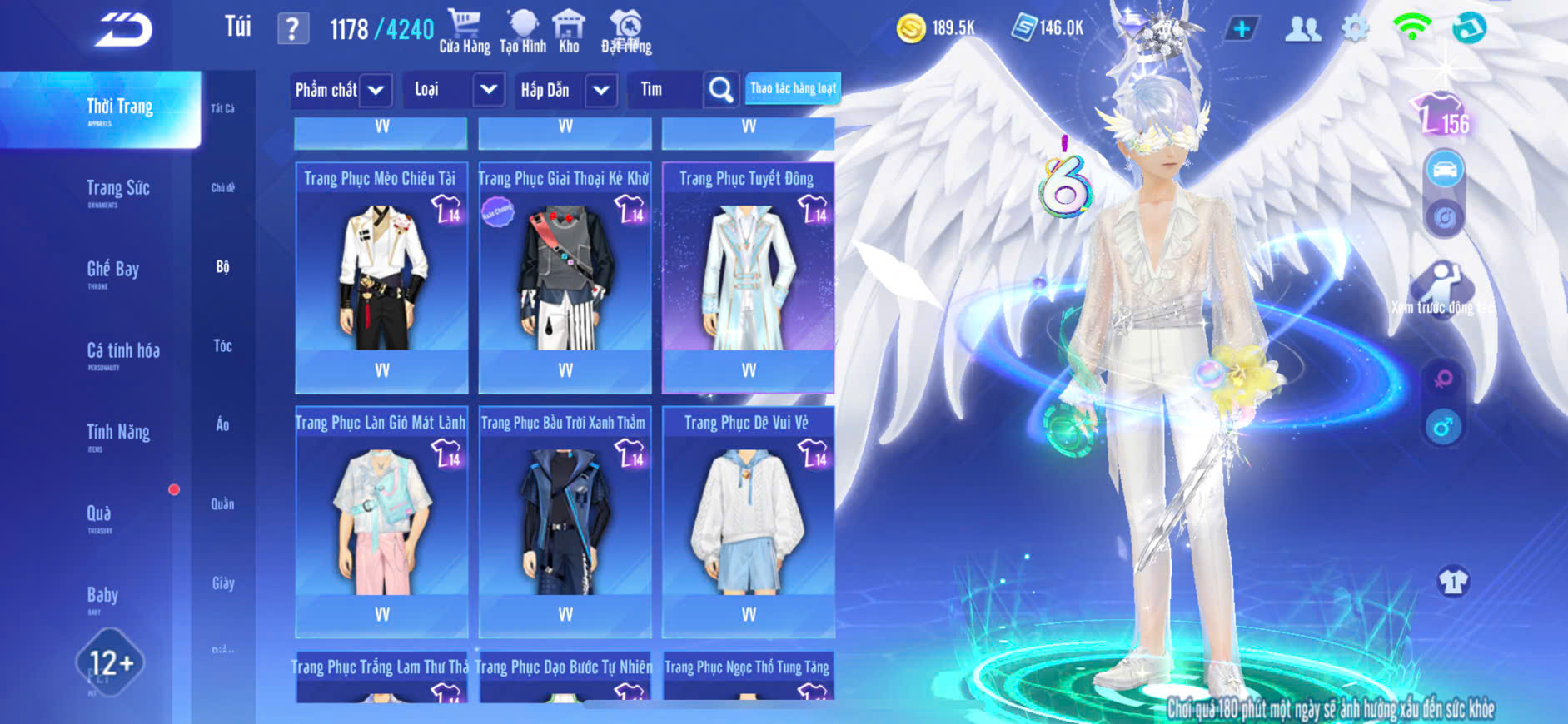Viewport: 1568px width, 724px height.
Task: Expand the Phẩm chất dropdown
Action: coord(376,90)
